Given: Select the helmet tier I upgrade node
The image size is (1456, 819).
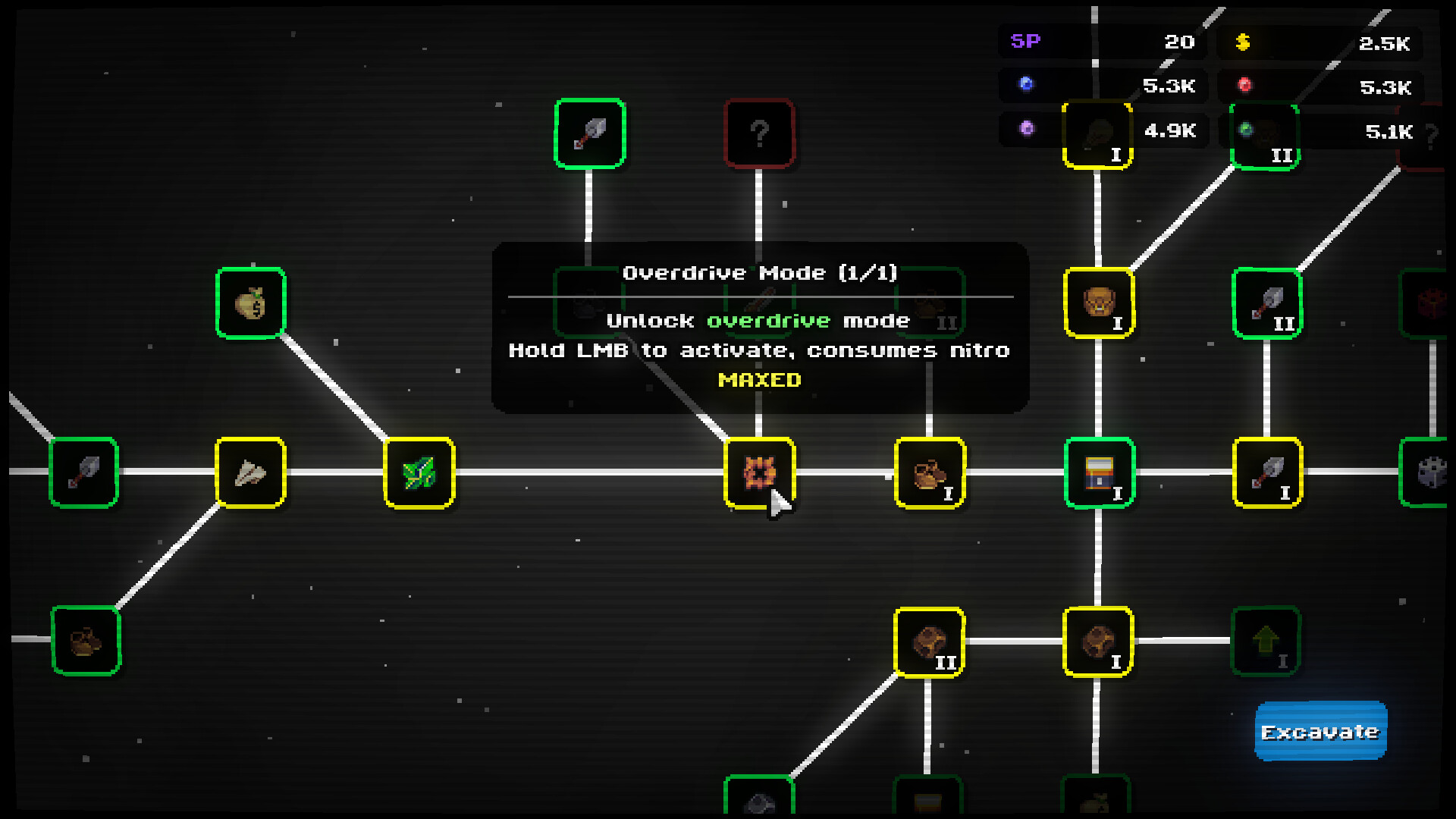Looking at the screenshot, I should [x=1099, y=302].
